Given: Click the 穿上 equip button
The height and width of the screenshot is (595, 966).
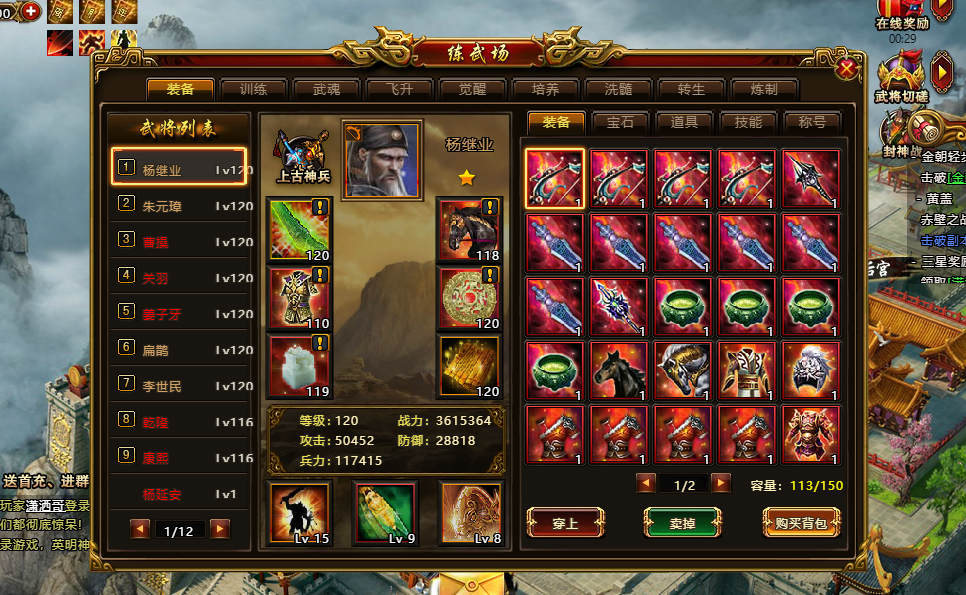Looking at the screenshot, I should pos(565,522).
